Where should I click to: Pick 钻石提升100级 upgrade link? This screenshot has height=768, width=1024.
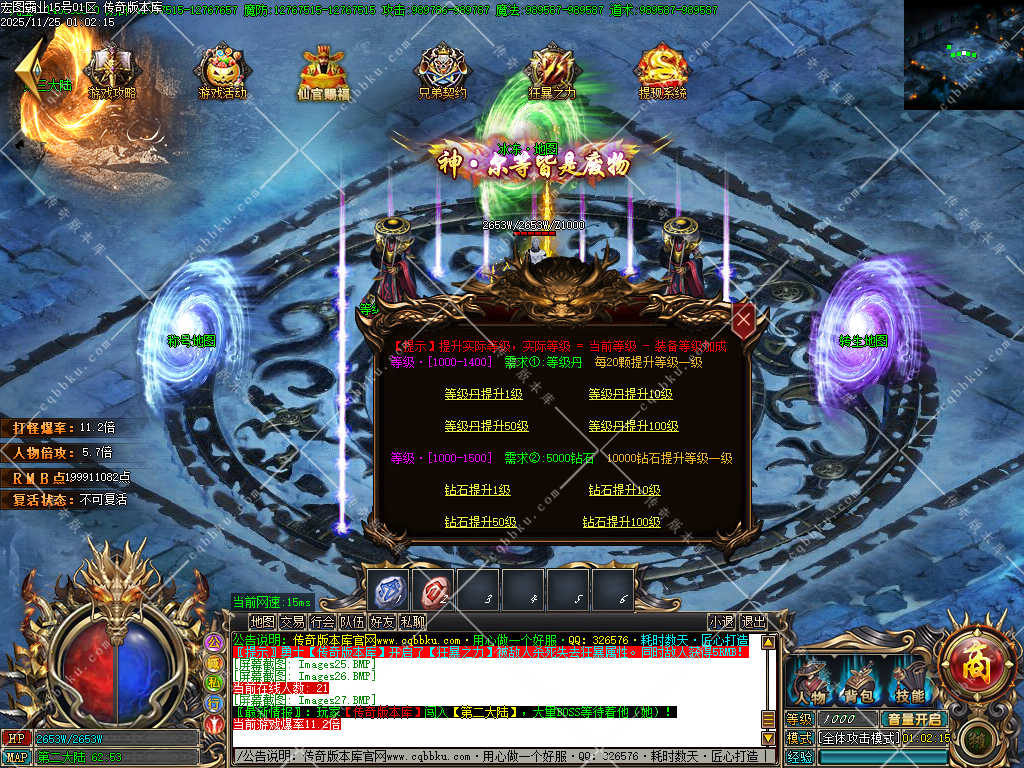point(621,522)
